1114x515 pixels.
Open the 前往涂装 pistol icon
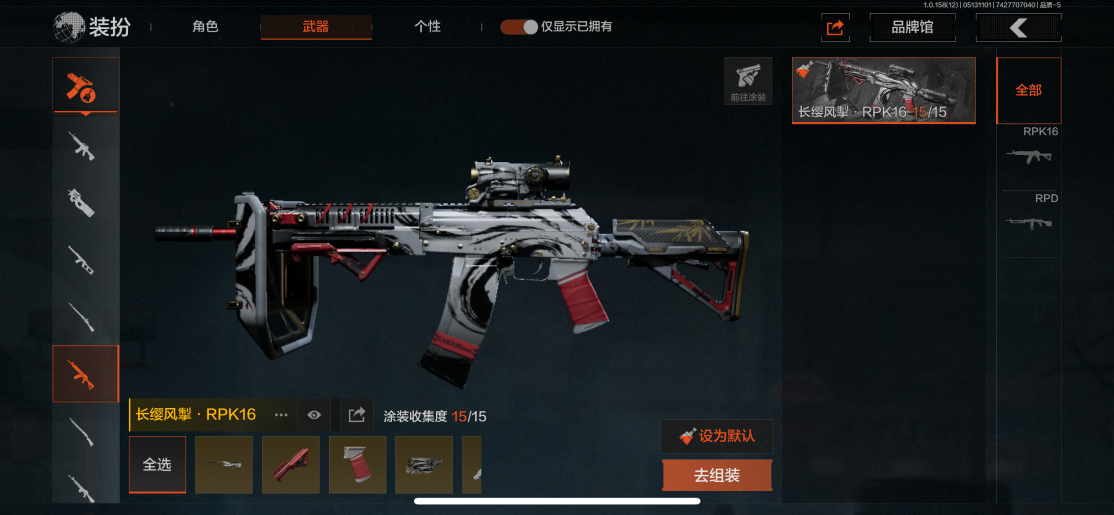click(x=747, y=81)
